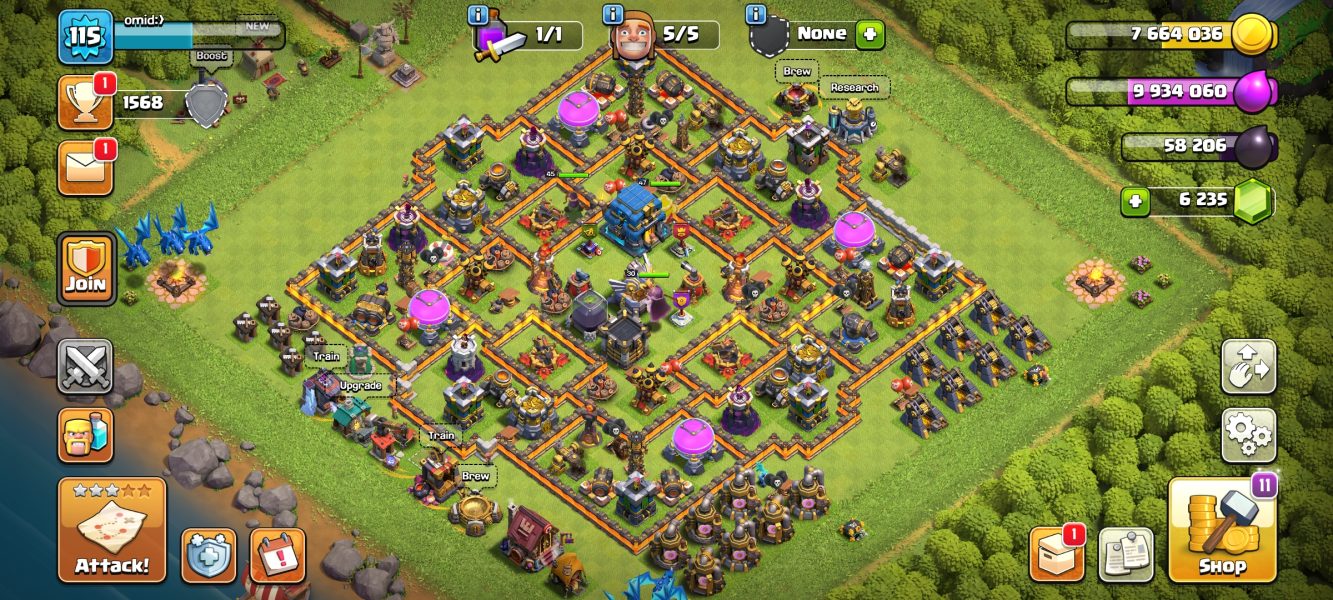Open the calendar events button

point(277,555)
